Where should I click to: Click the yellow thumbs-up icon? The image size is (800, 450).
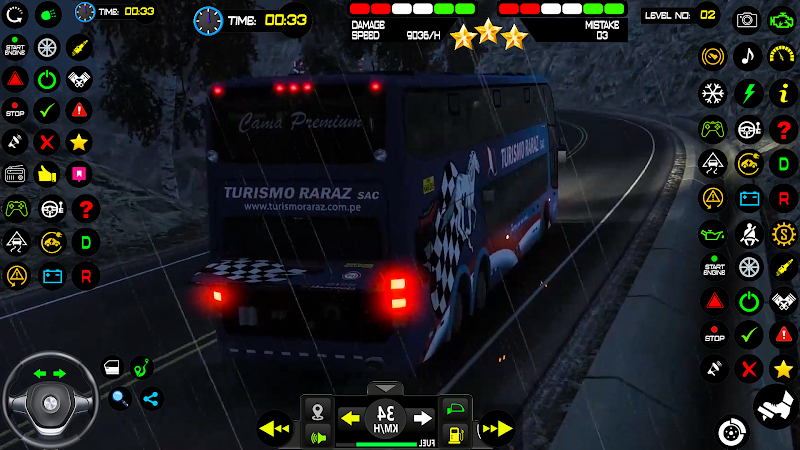pos(47,174)
